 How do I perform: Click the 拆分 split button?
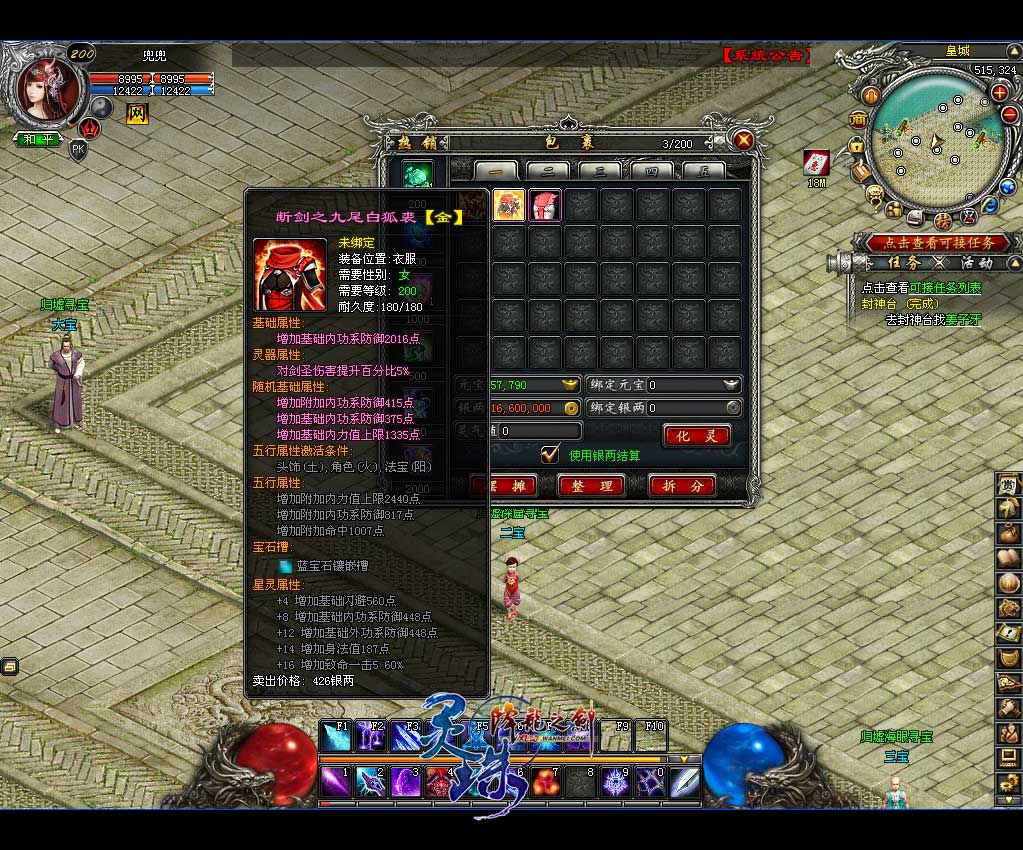click(x=682, y=486)
